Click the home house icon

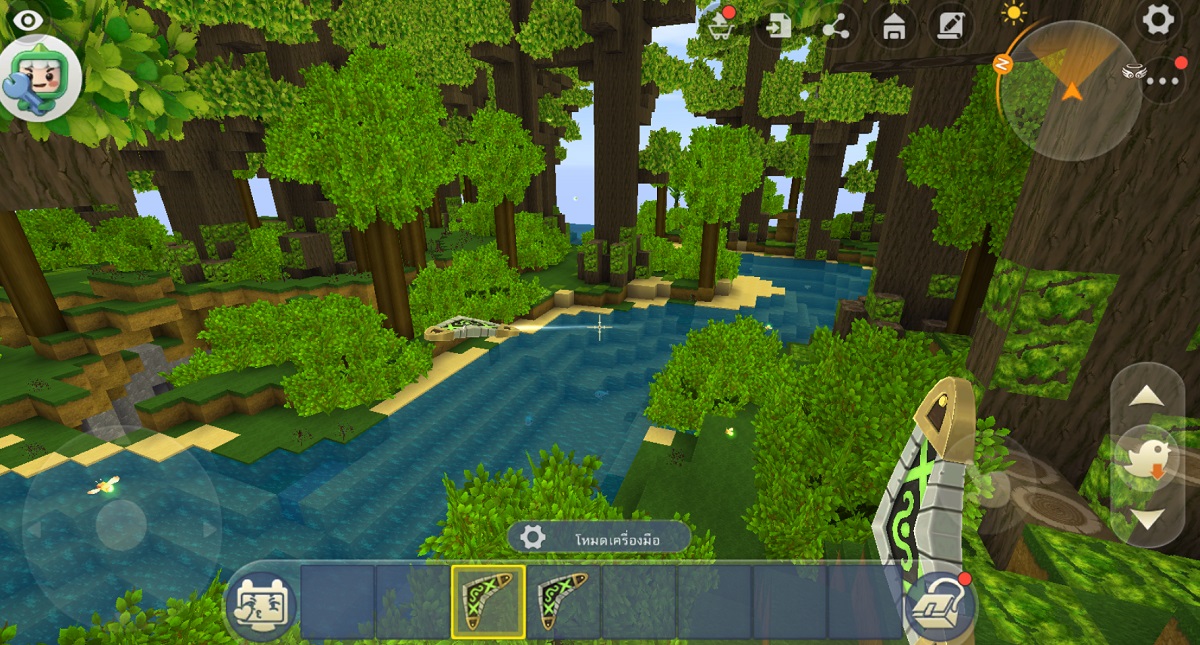click(x=893, y=26)
